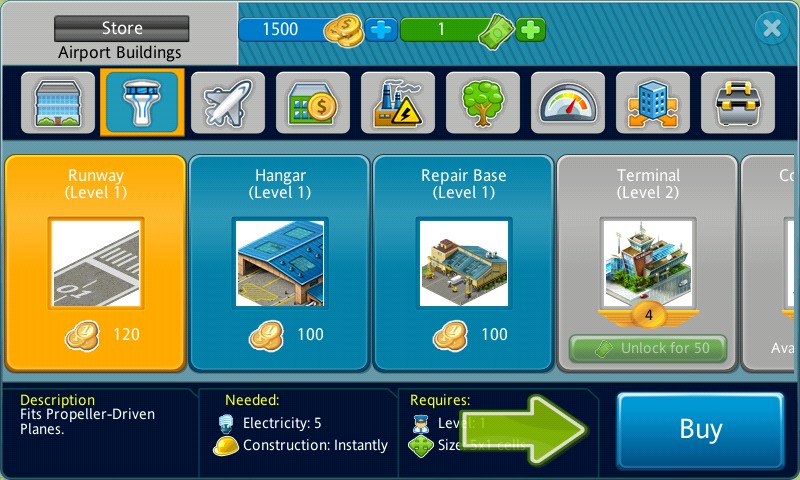The width and height of the screenshot is (800, 480).
Task: Unlock Terminal for 50 cash
Action: coord(648,349)
